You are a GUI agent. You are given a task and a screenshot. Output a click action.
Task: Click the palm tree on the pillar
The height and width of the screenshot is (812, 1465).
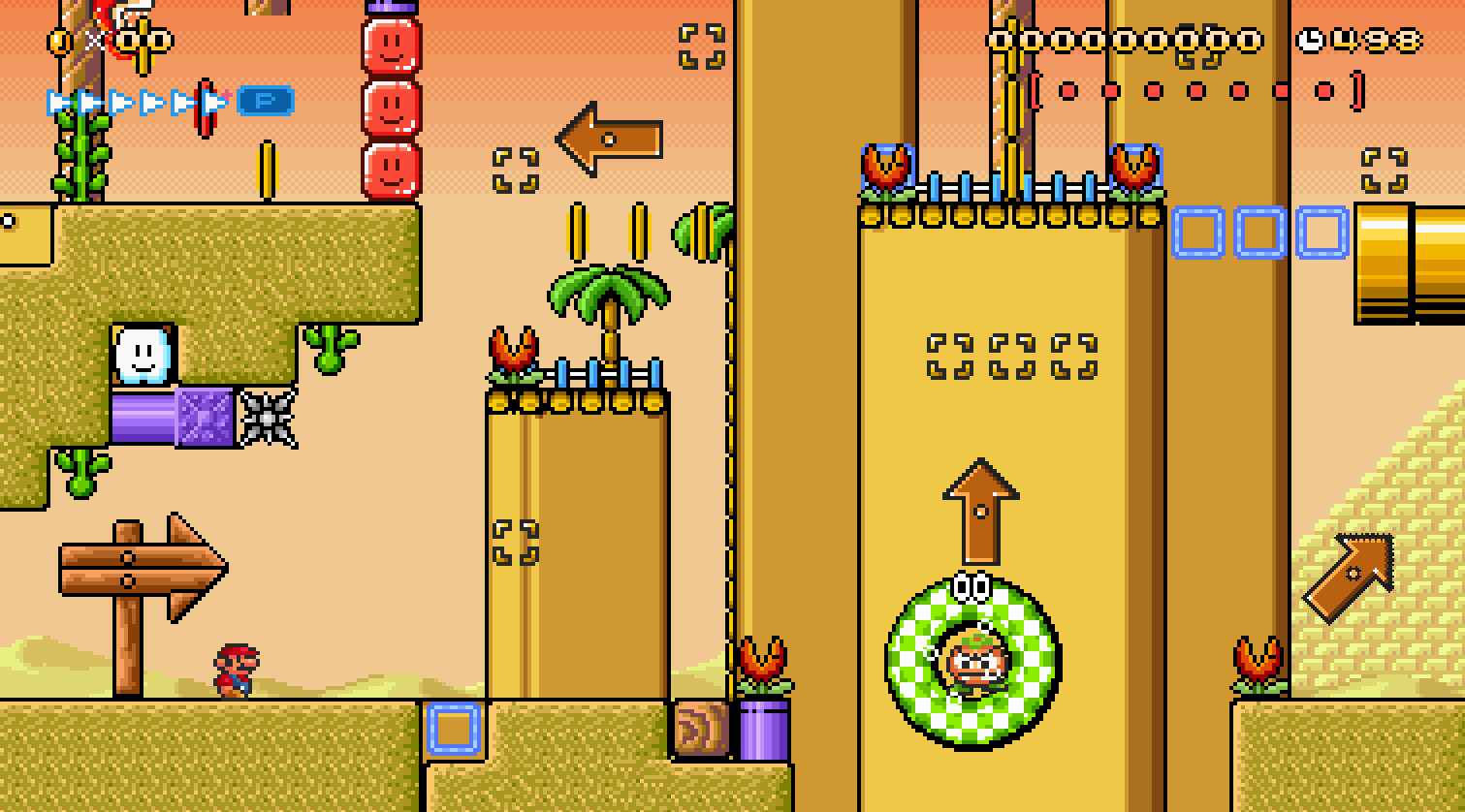pyautogui.click(x=607, y=291)
